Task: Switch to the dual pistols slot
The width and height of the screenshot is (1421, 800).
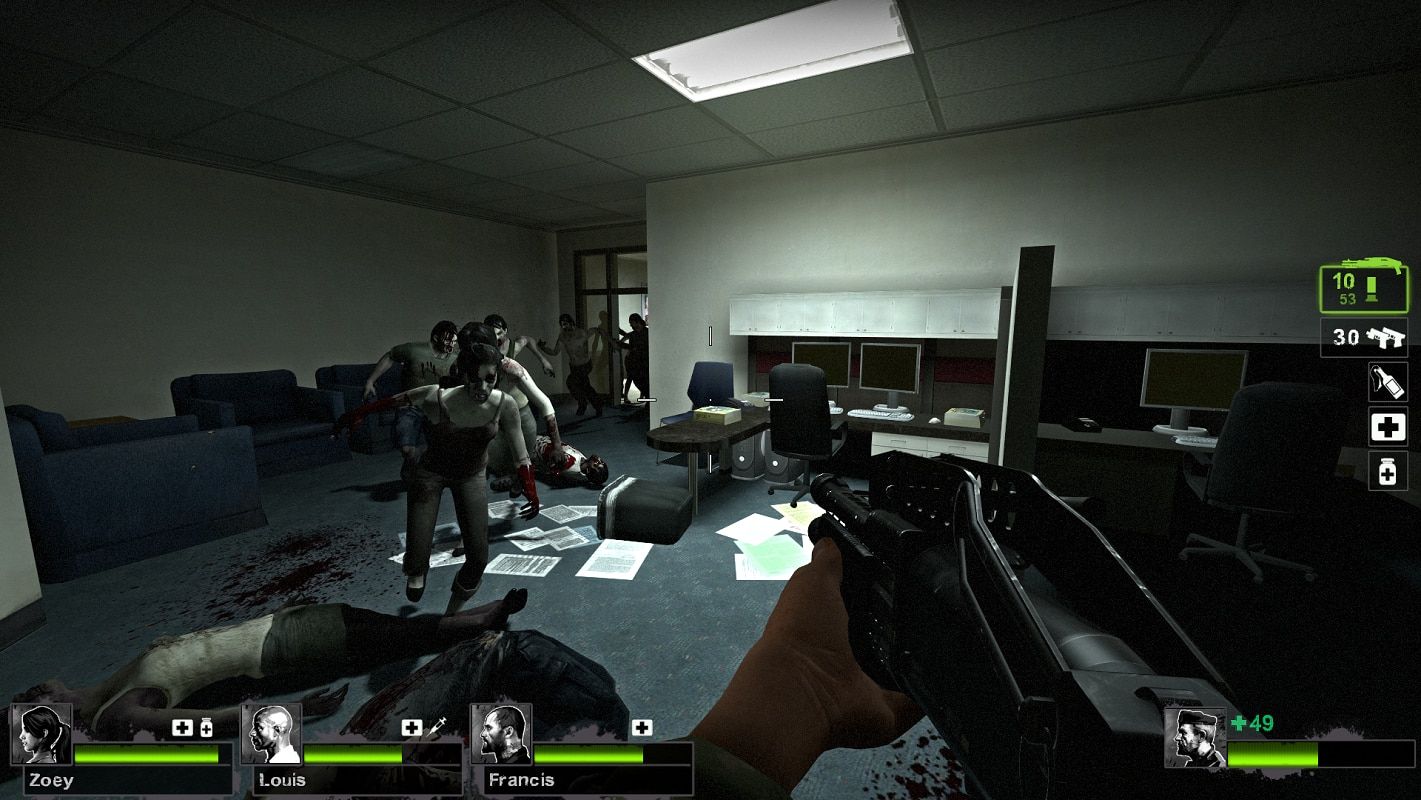Action: pos(1364,338)
